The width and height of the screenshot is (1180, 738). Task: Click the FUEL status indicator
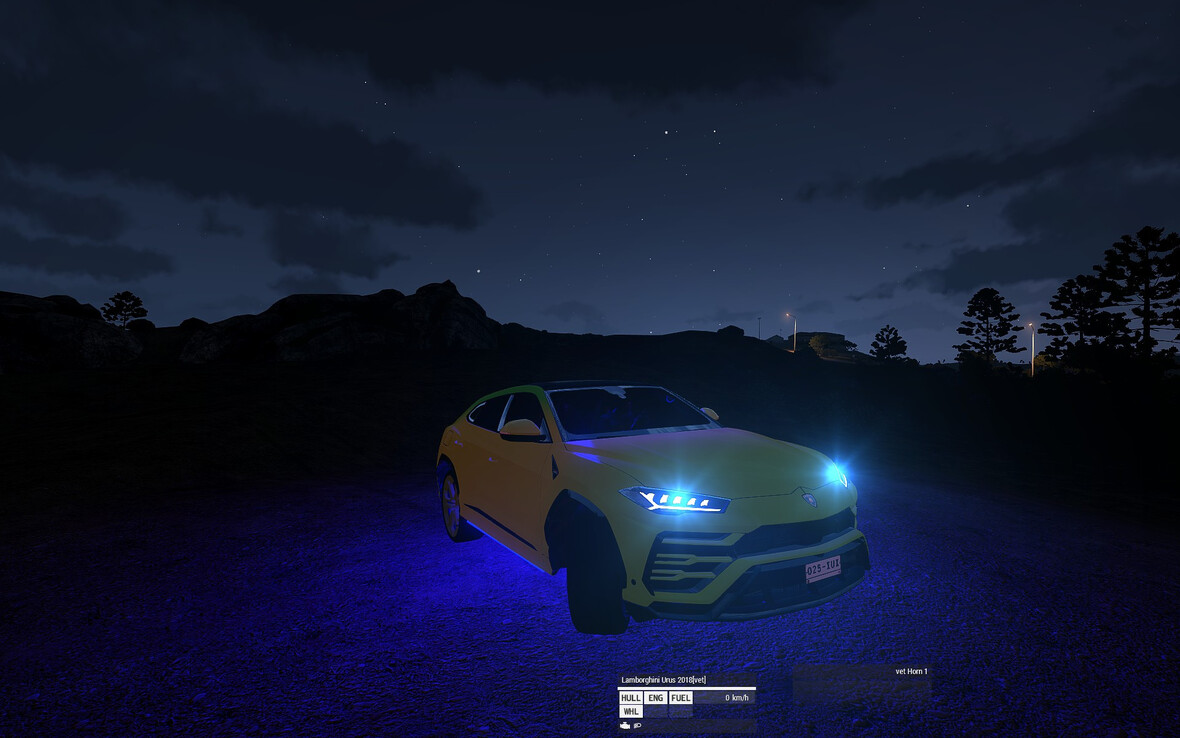click(680, 698)
